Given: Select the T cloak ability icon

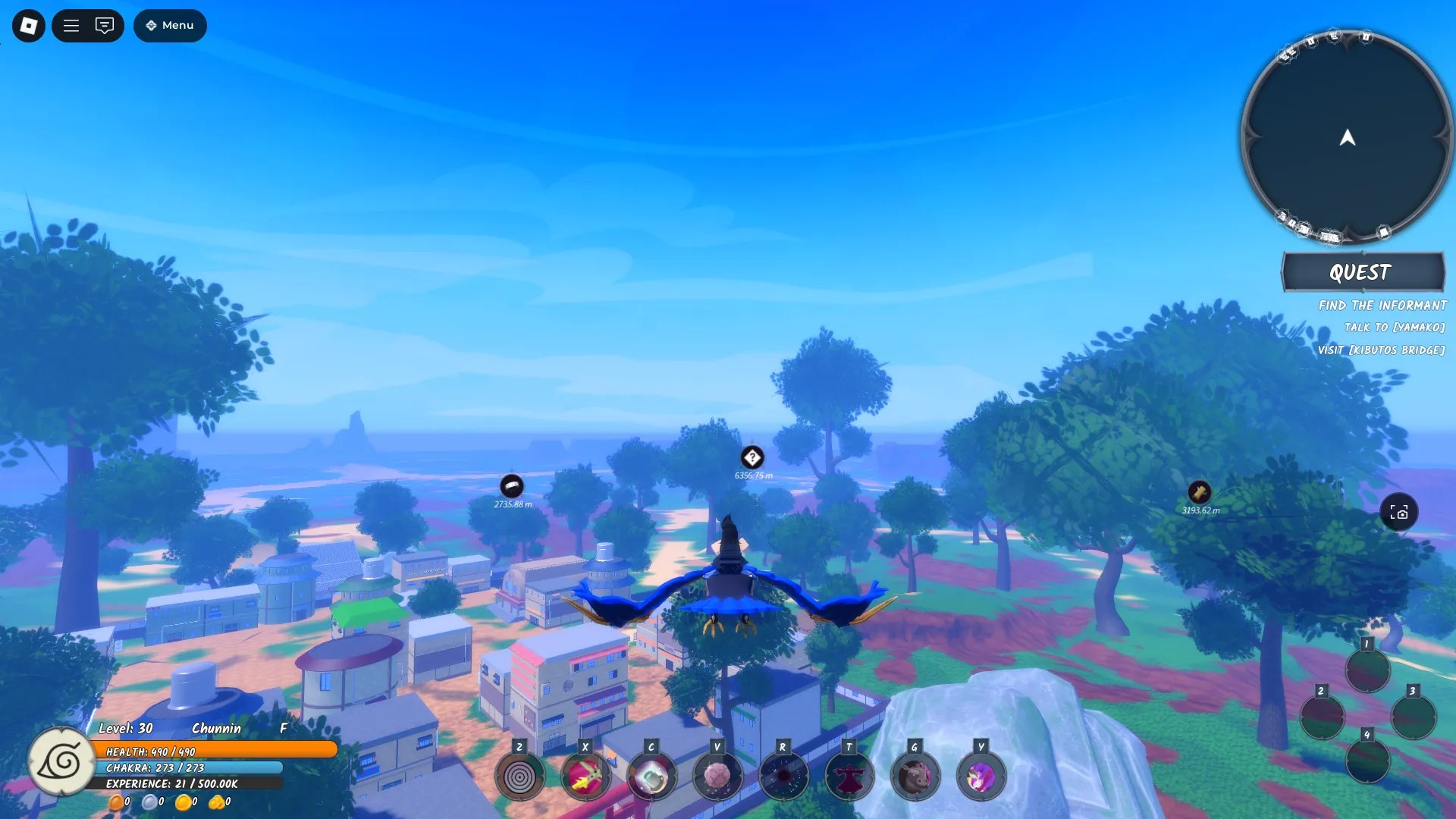Looking at the screenshot, I should point(849,777).
